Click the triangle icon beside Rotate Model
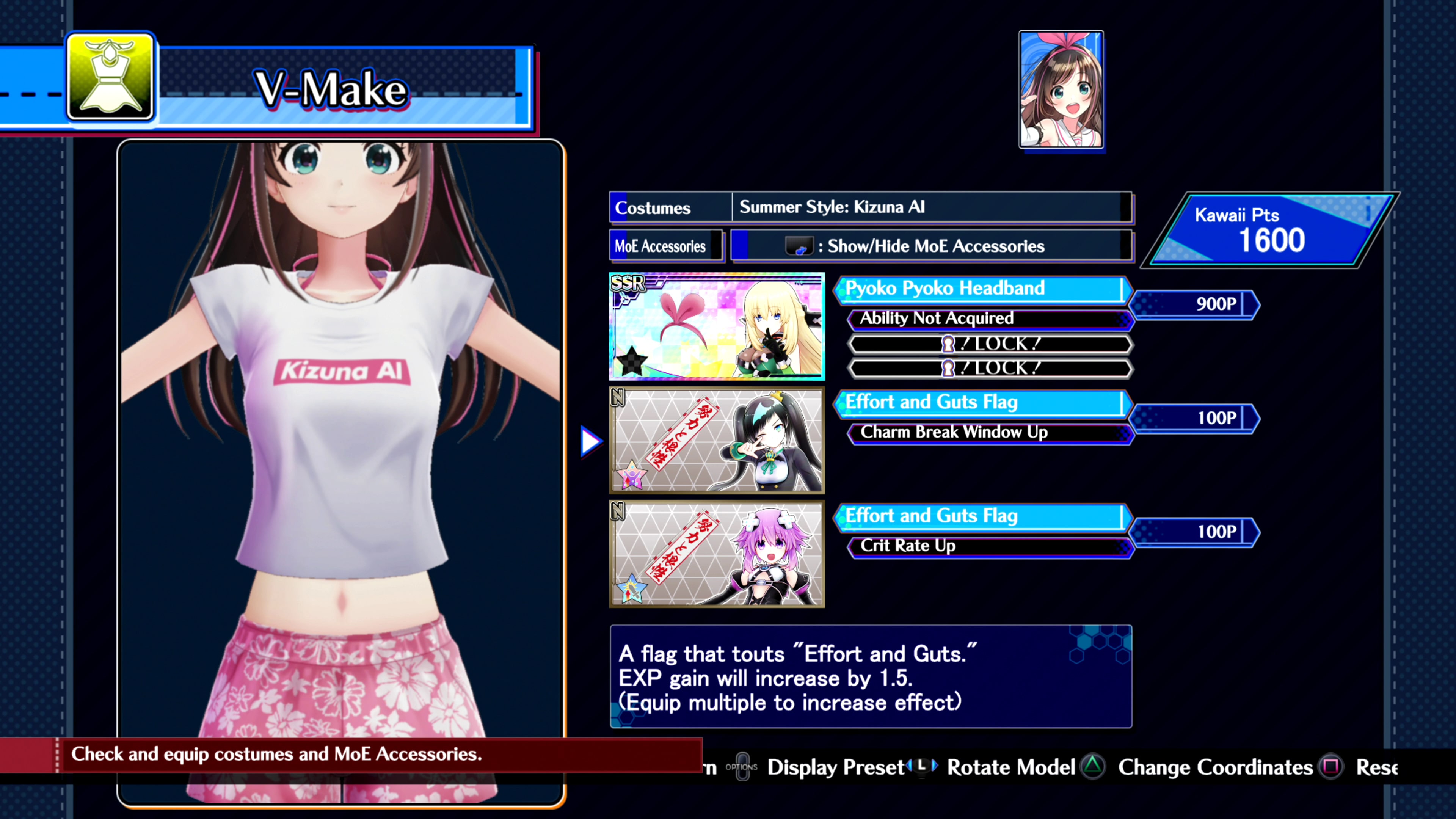 [x=1092, y=767]
